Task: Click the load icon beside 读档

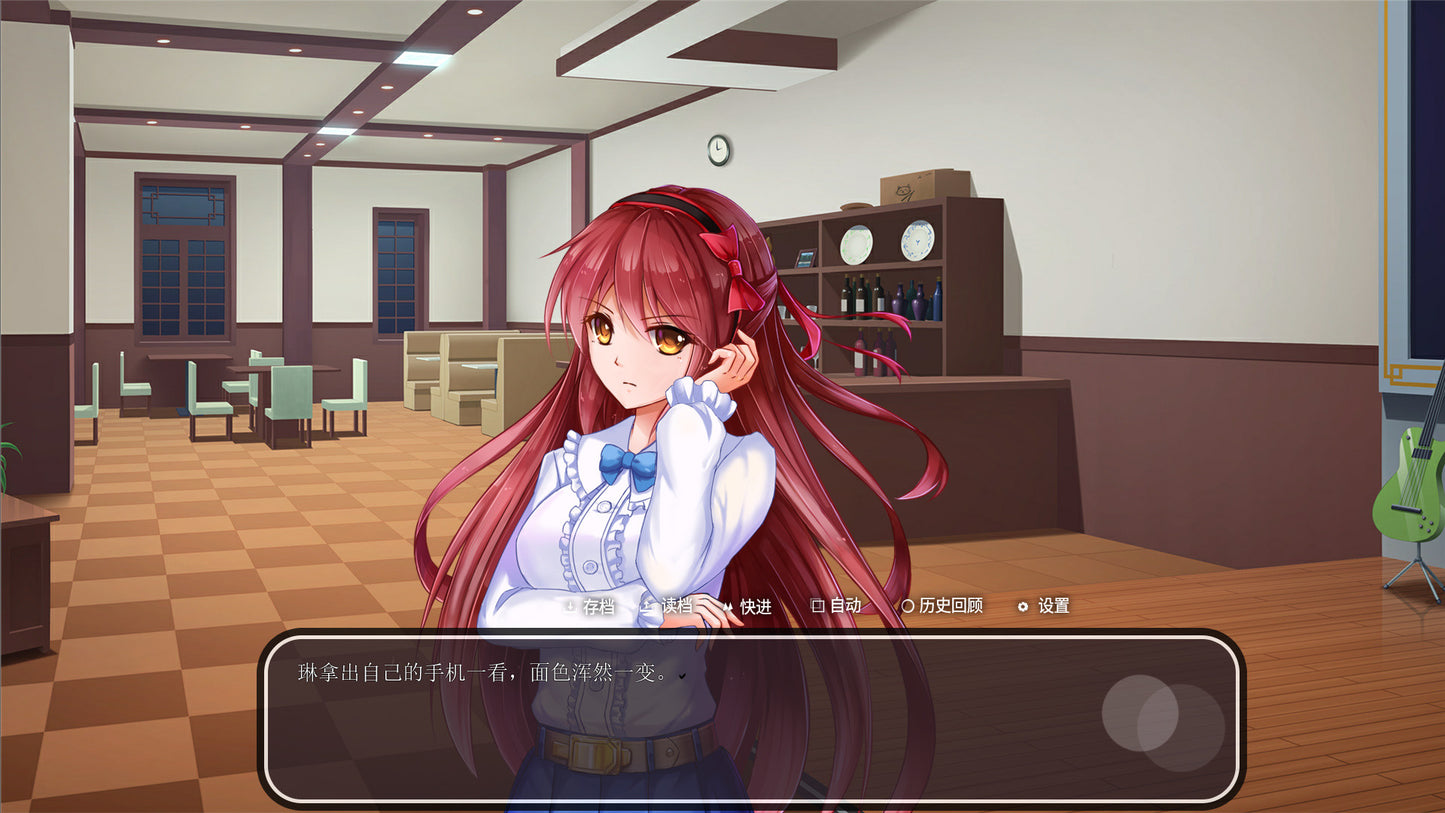Action: click(648, 606)
